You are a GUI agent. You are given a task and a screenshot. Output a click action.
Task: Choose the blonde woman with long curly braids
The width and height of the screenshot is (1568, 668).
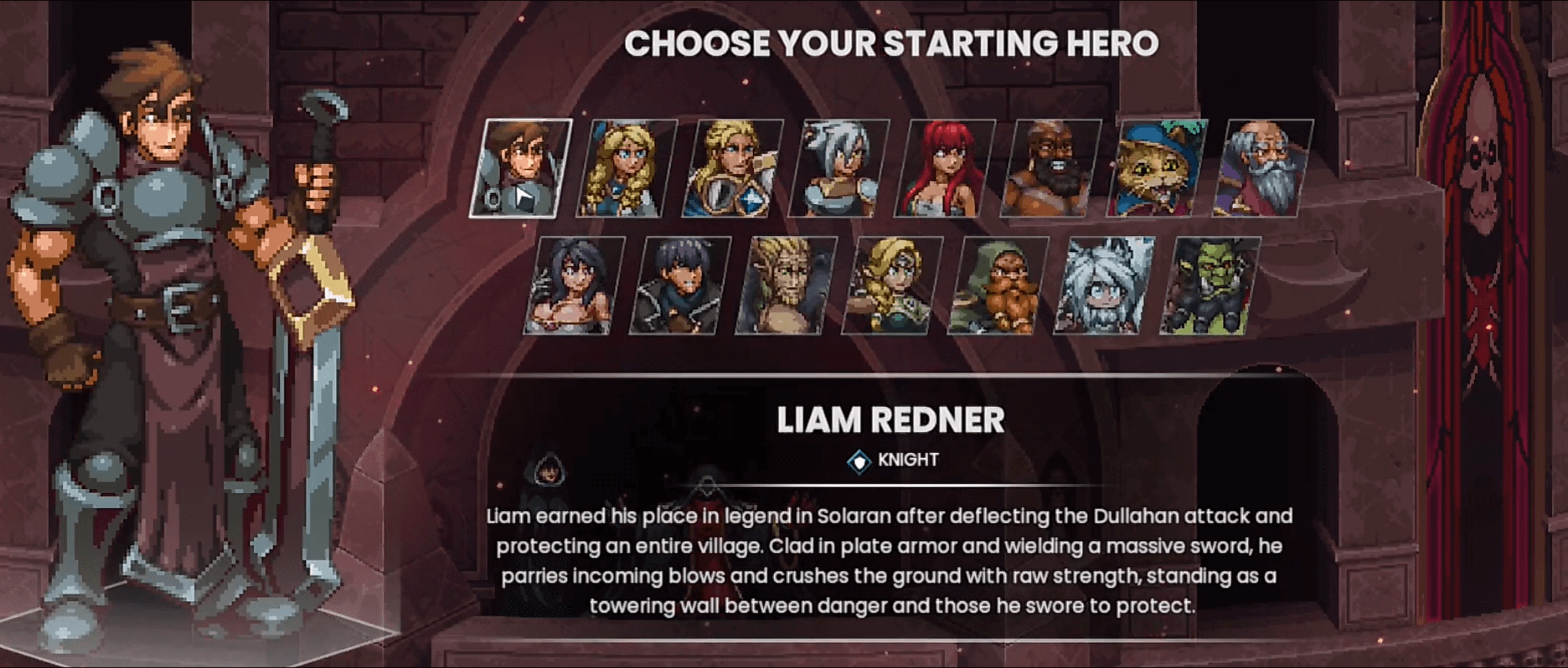coord(626,168)
